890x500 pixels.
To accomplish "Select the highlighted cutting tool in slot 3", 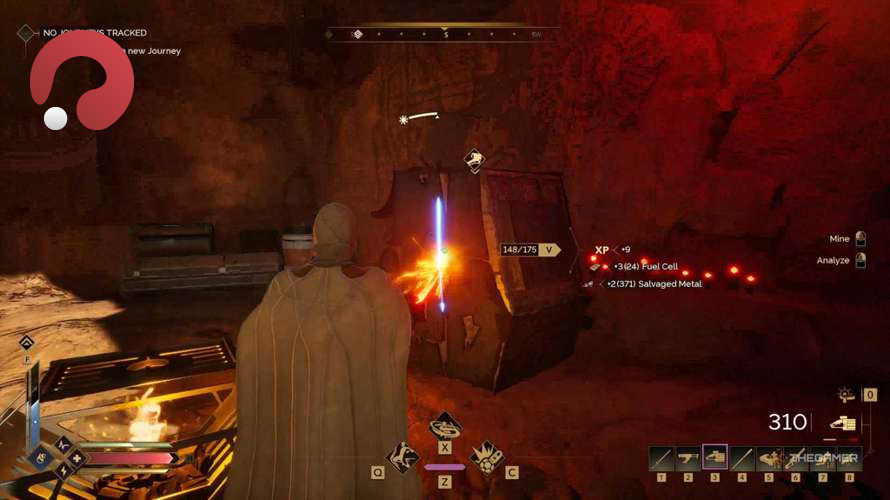I will tap(715, 458).
